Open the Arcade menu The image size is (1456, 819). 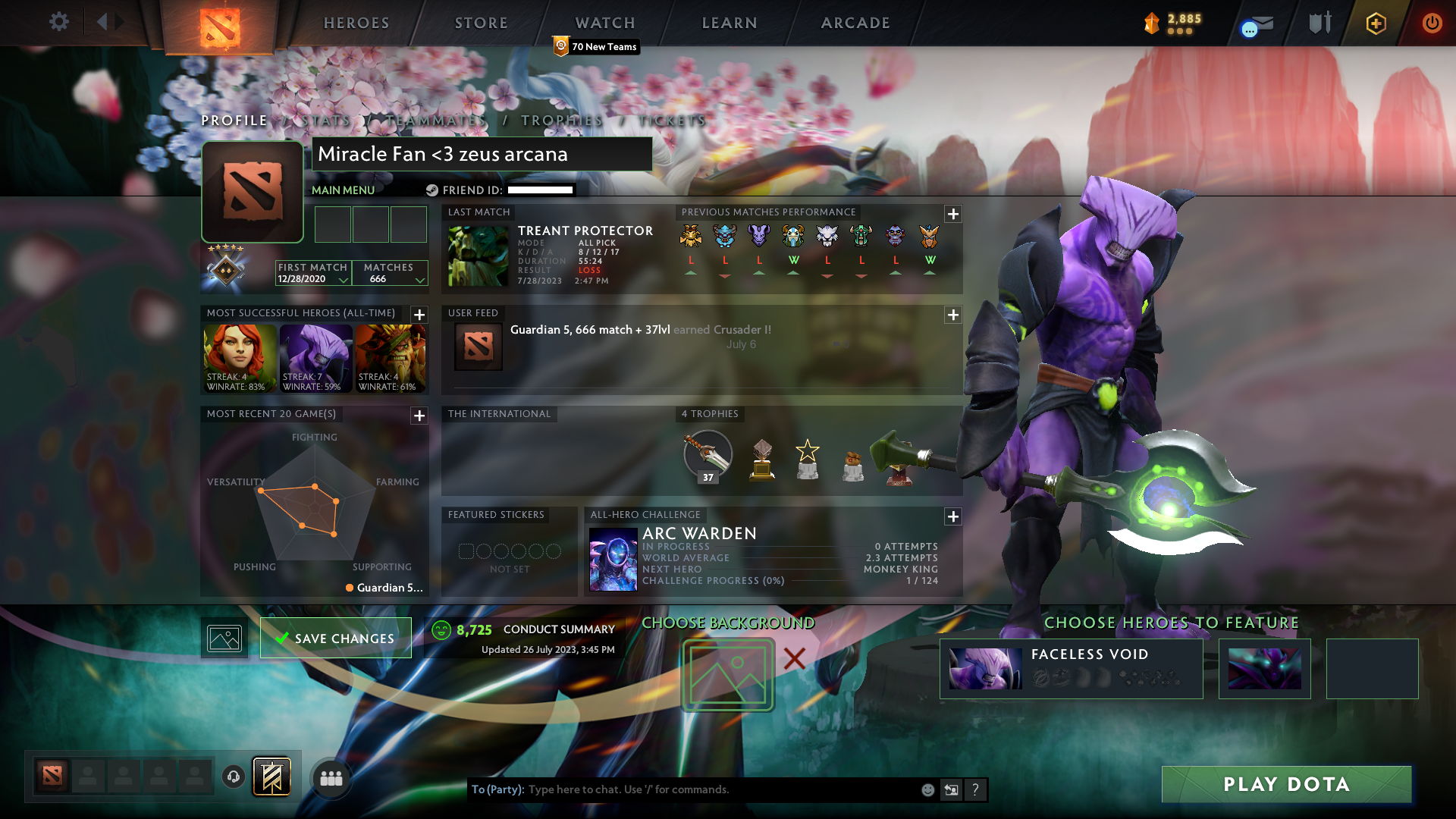[x=855, y=23]
